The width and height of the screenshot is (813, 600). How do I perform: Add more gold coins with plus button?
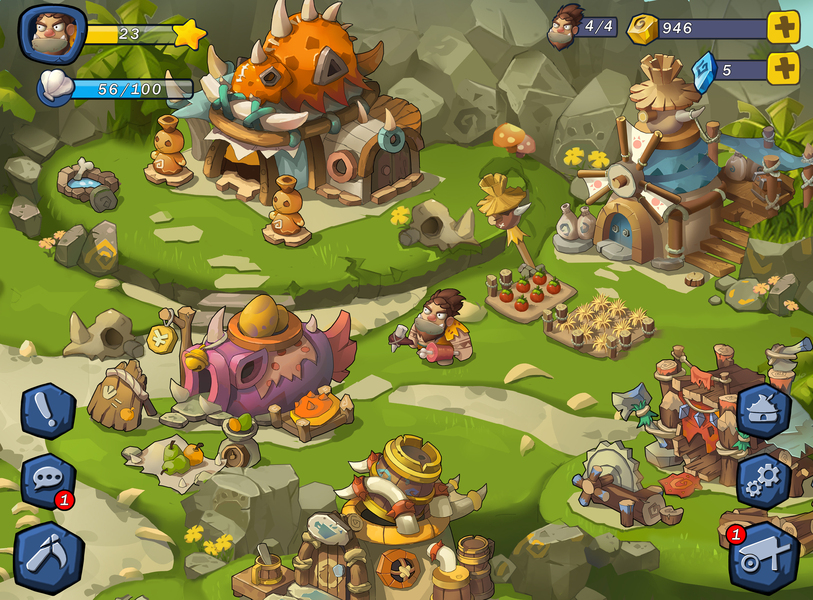(784, 27)
